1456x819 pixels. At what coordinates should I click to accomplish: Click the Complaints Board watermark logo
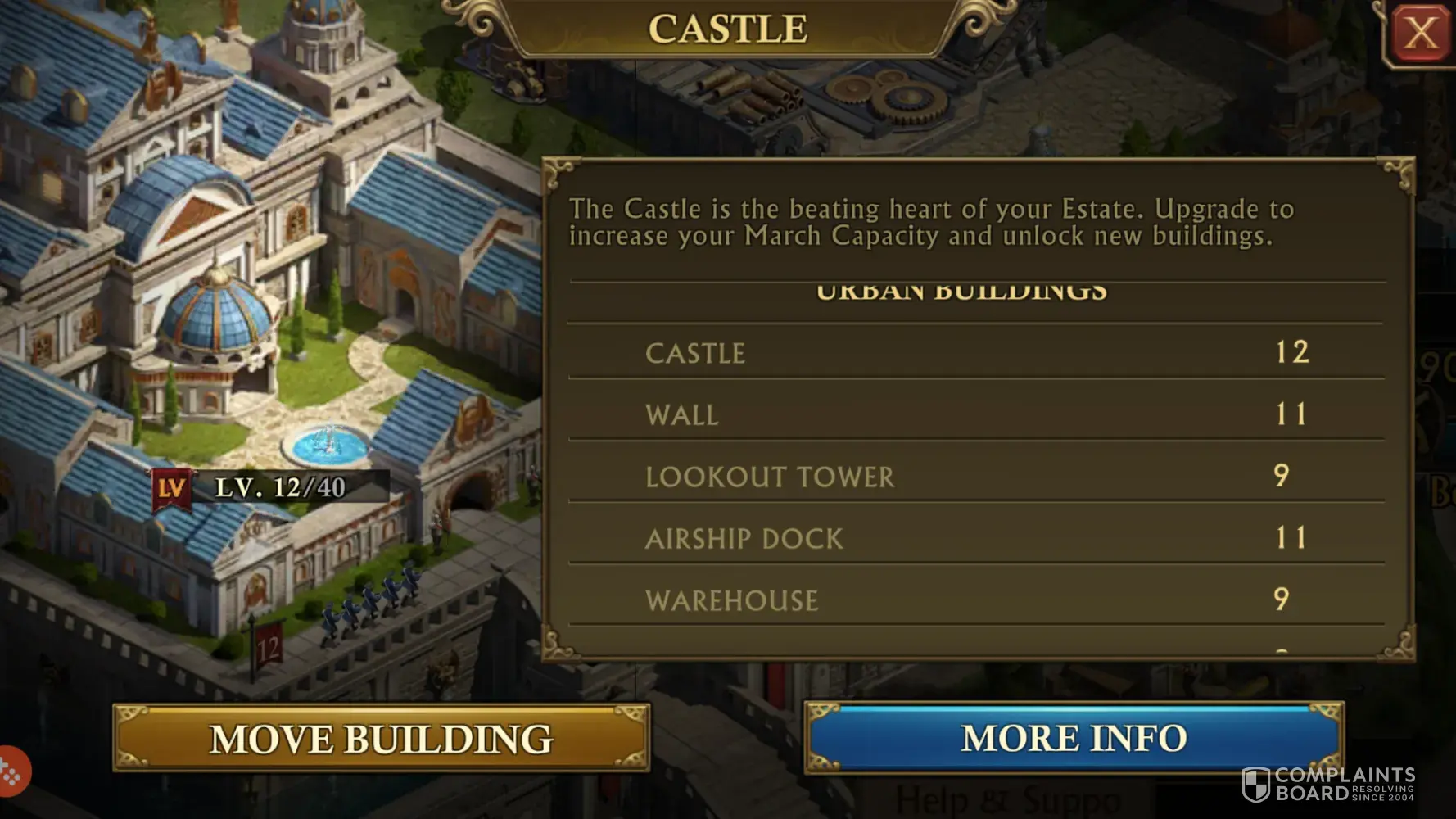click(1327, 785)
